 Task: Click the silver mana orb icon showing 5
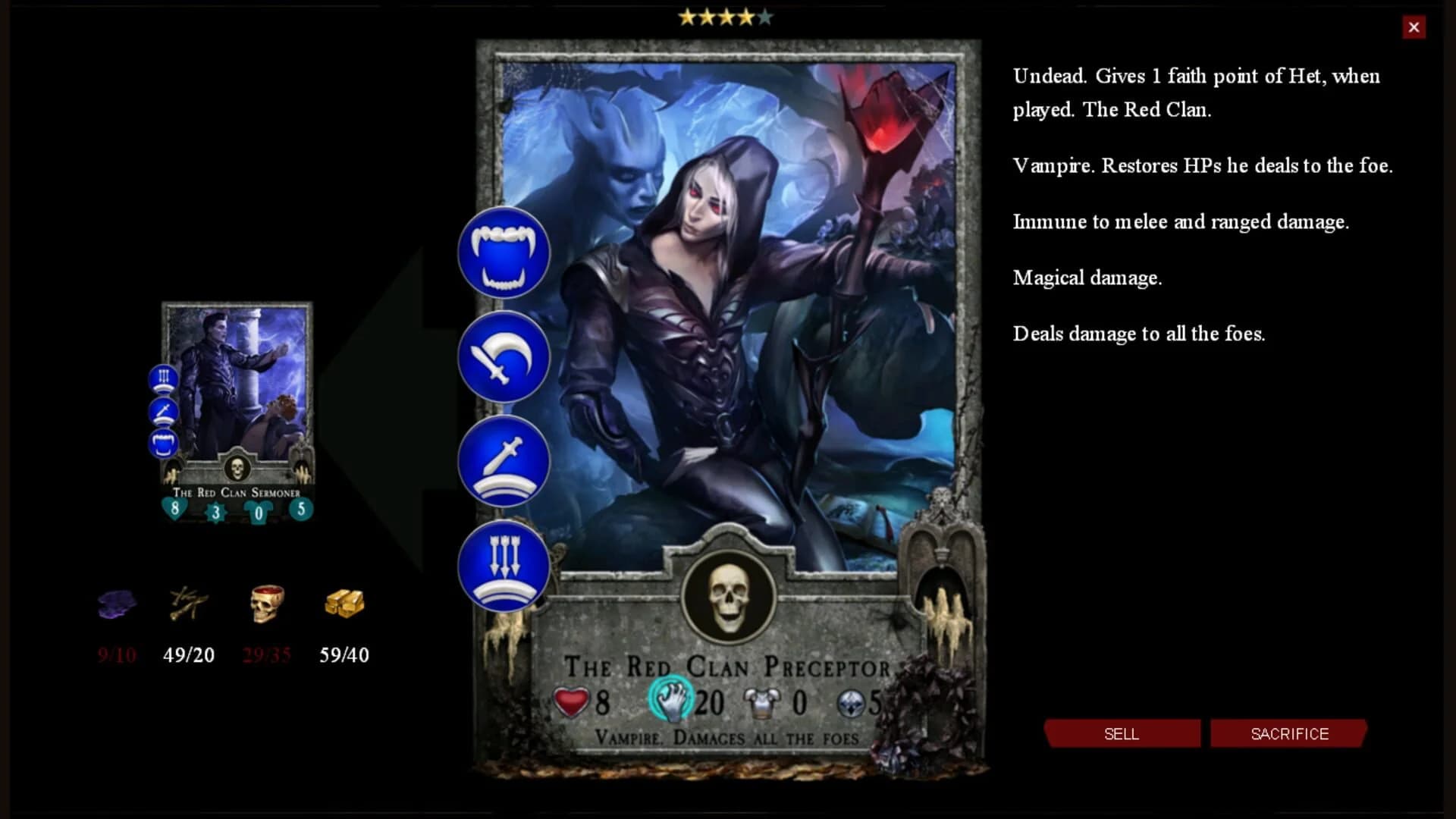point(853,702)
